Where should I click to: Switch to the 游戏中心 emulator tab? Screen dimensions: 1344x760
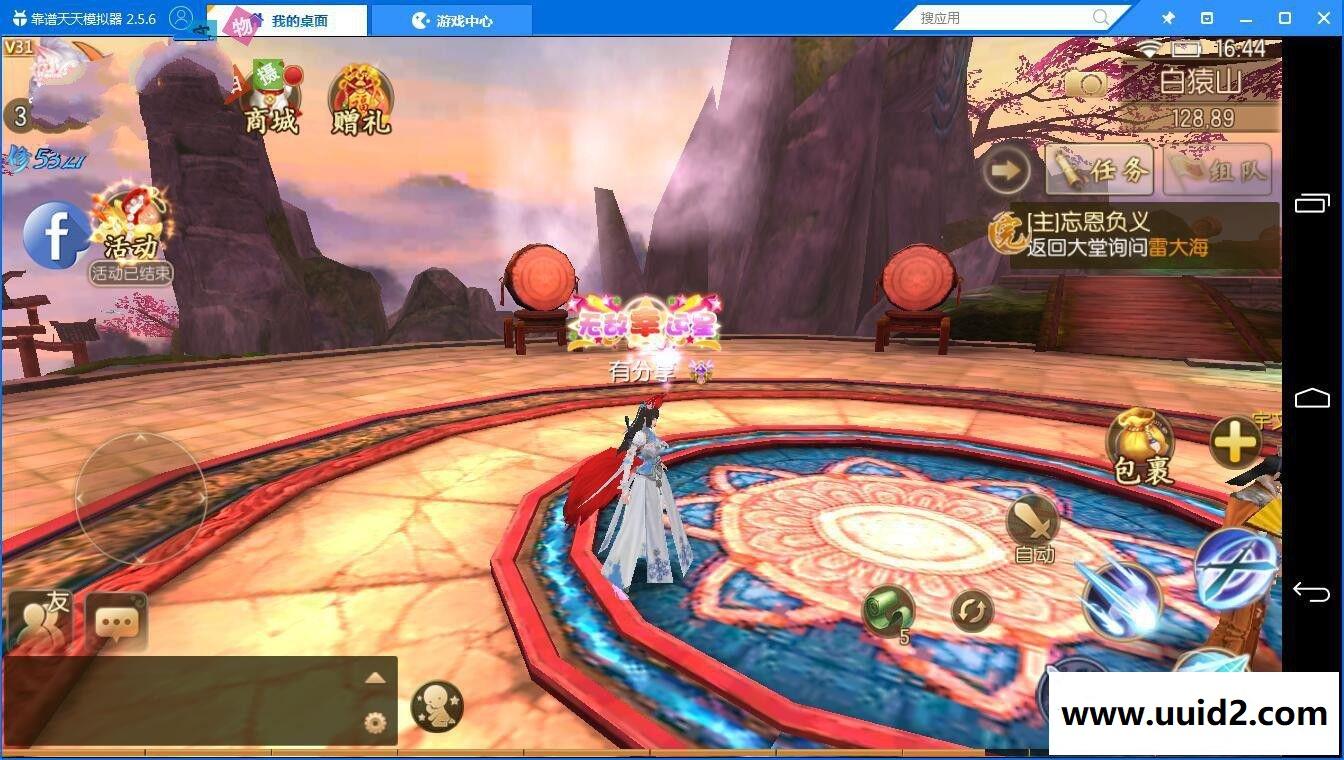[452, 20]
